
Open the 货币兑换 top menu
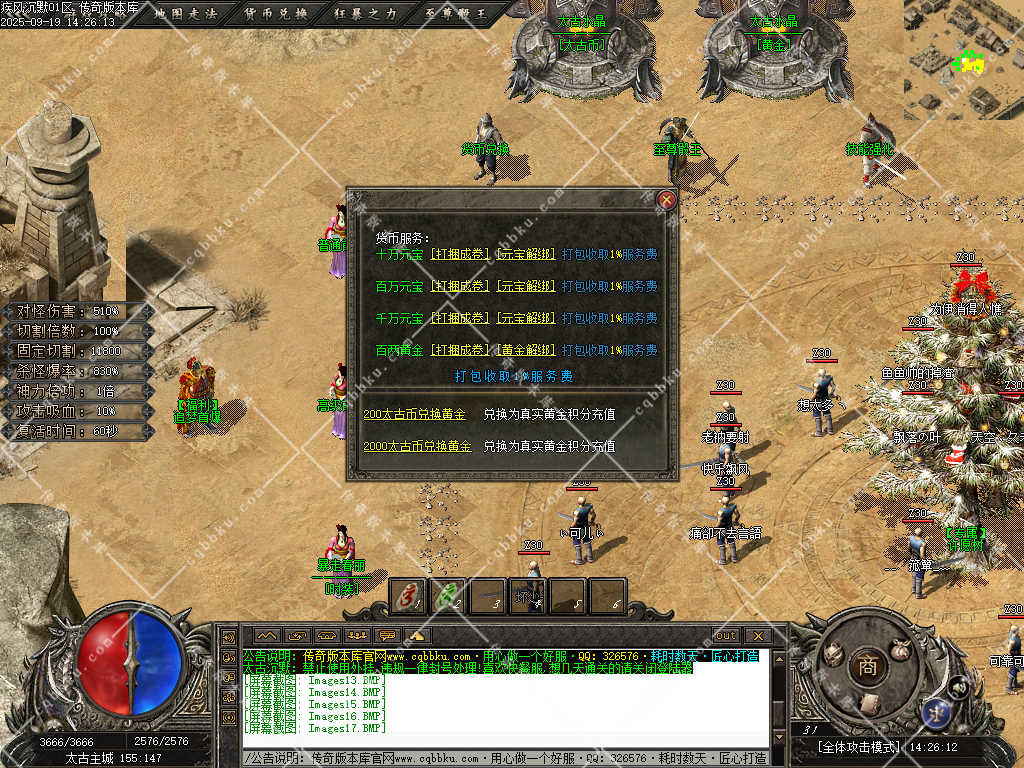(277, 14)
